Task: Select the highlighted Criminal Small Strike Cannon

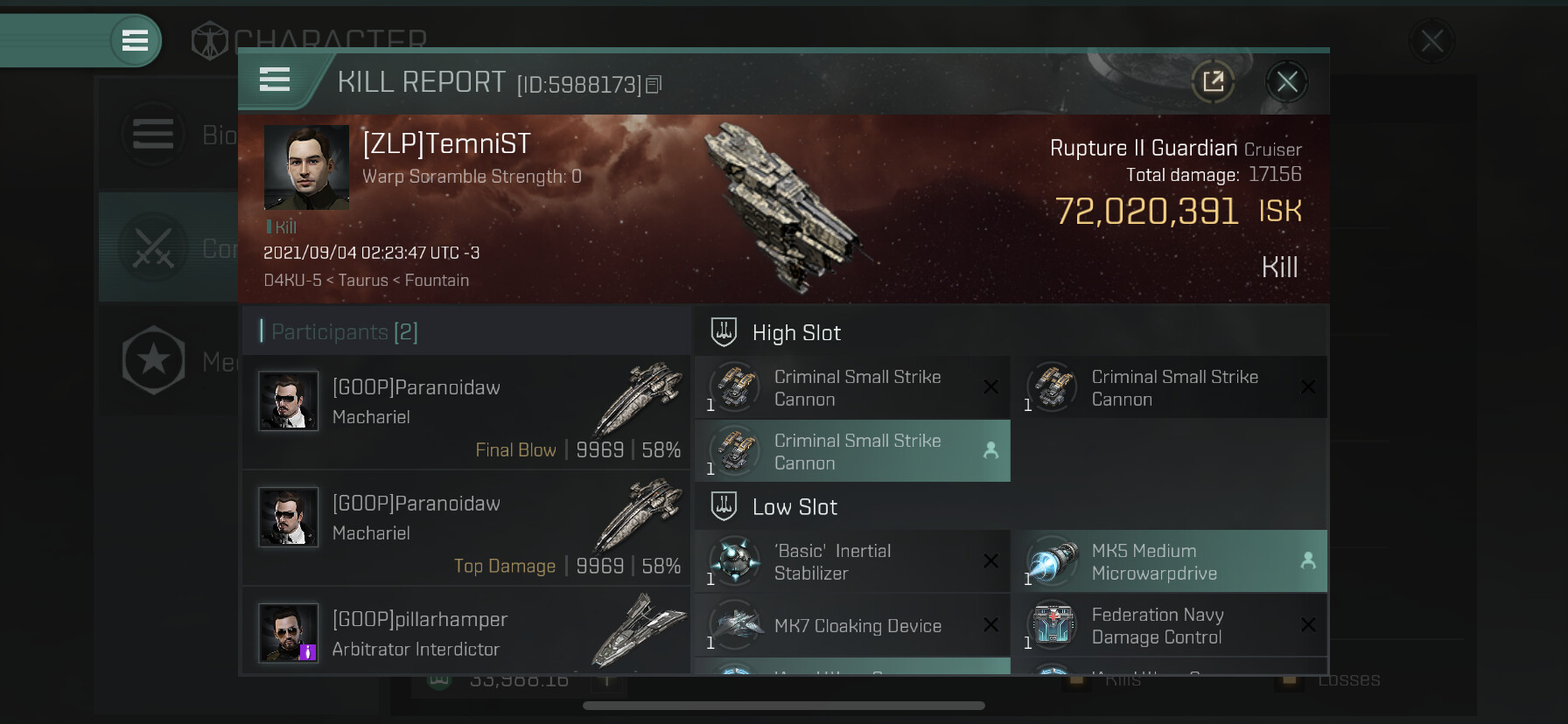Action: tap(852, 451)
